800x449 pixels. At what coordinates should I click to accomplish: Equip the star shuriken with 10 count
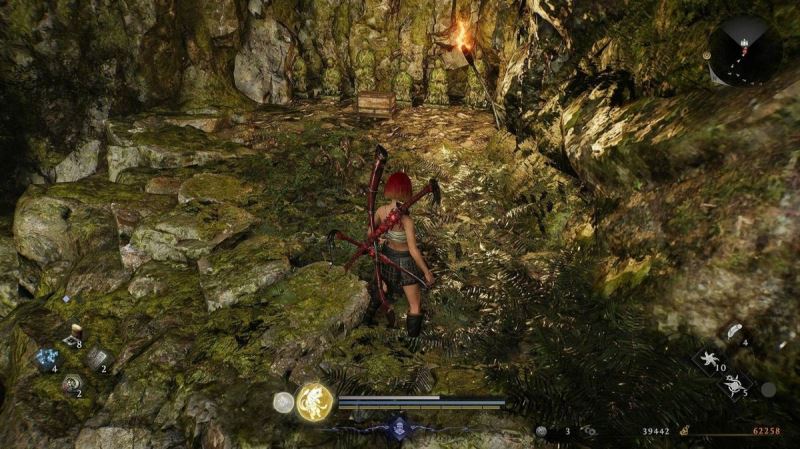pyautogui.click(x=709, y=359)
